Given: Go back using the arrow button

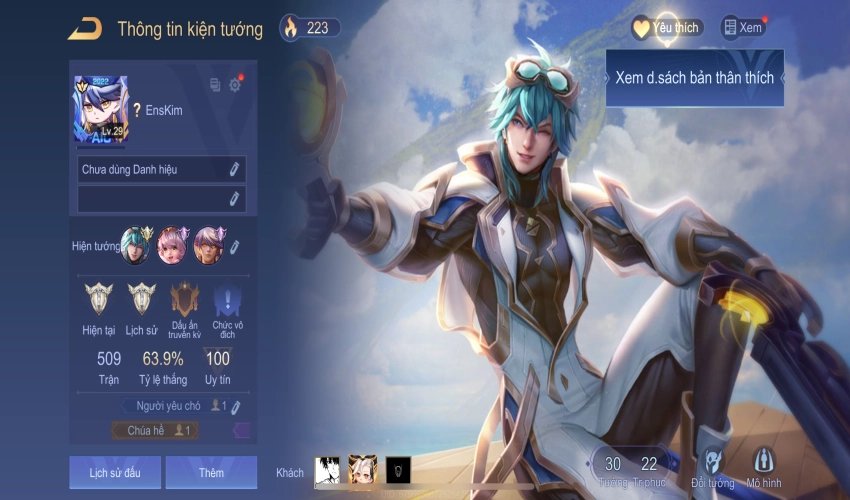Looking at the screenshot, I should [x=84, y=29].
